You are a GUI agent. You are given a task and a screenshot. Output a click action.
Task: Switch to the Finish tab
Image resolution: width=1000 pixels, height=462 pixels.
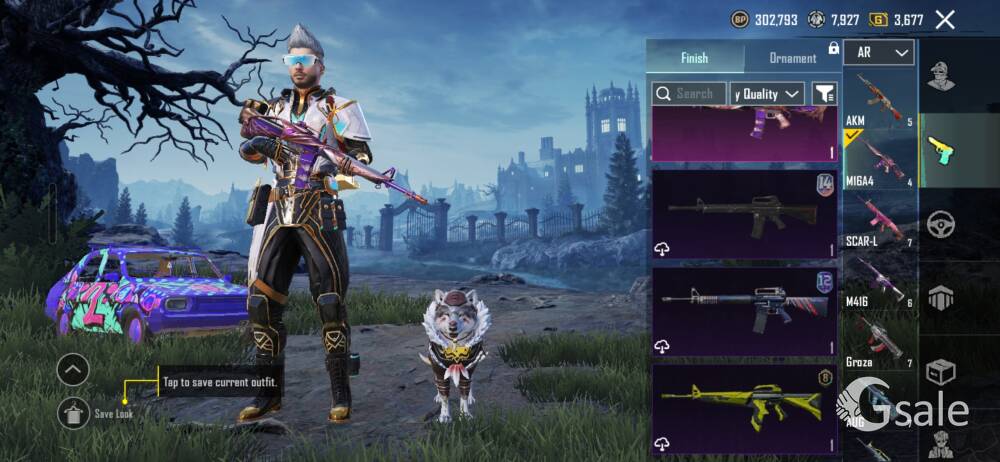coord(694,58)
